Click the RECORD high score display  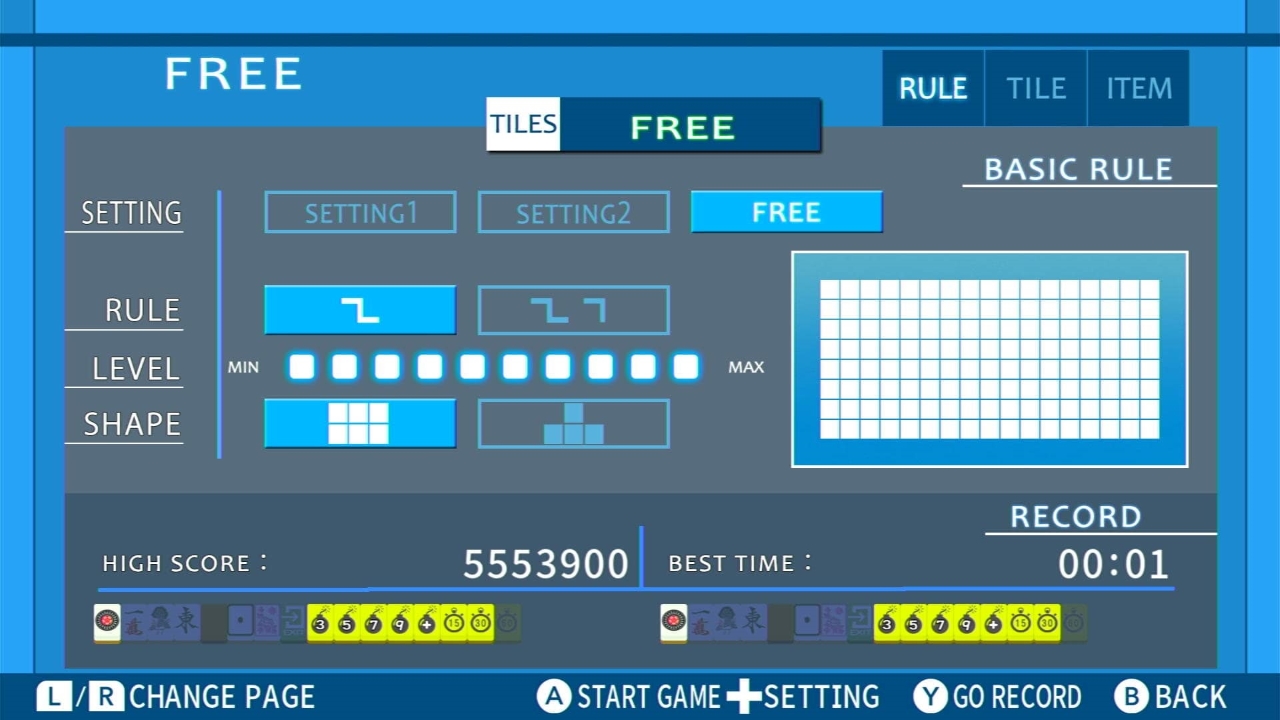[546, 563]
